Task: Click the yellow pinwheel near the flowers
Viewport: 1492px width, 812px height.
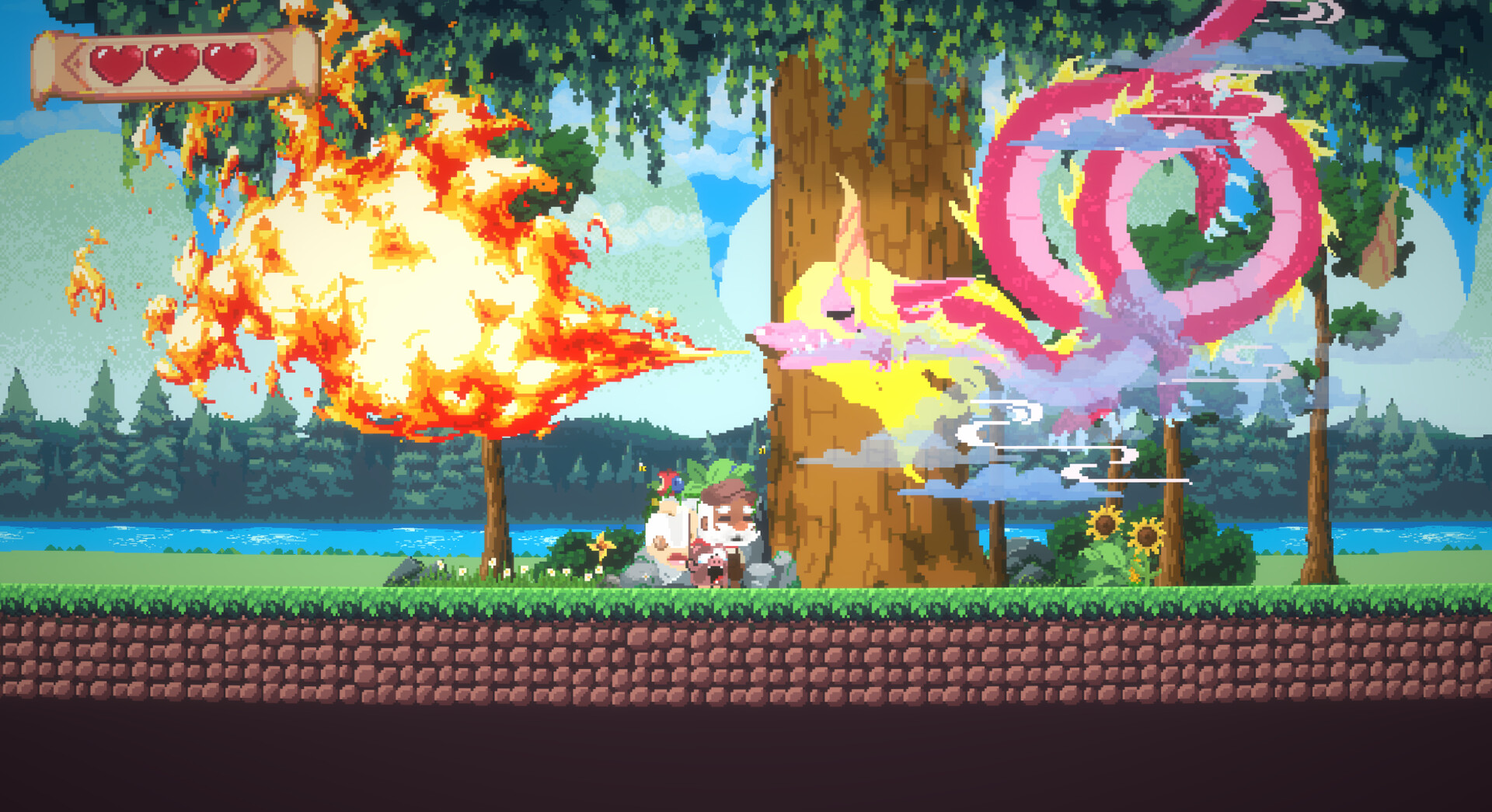Action: (x=601, y=546)
